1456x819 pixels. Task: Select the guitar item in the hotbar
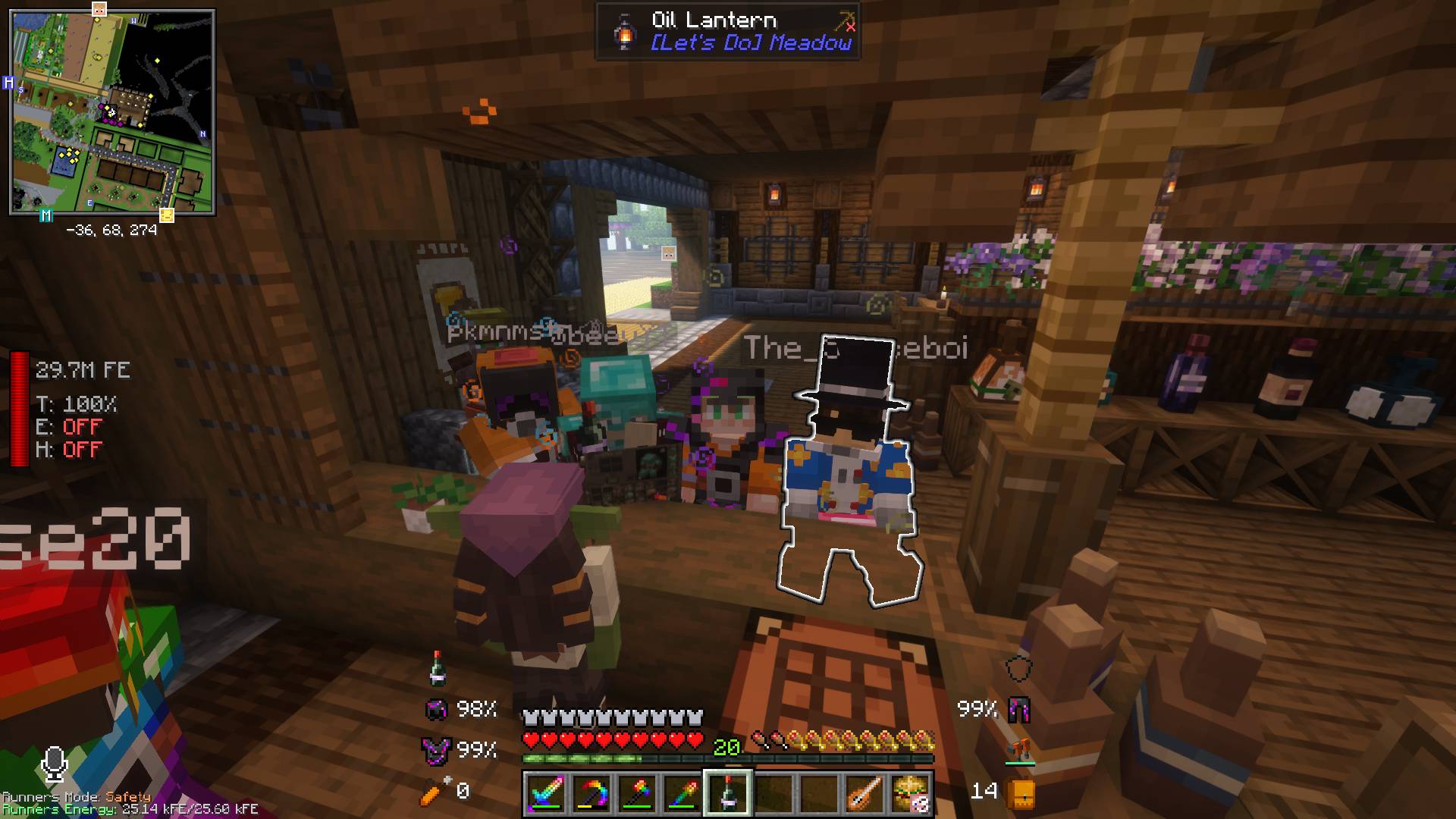(864, 791)
